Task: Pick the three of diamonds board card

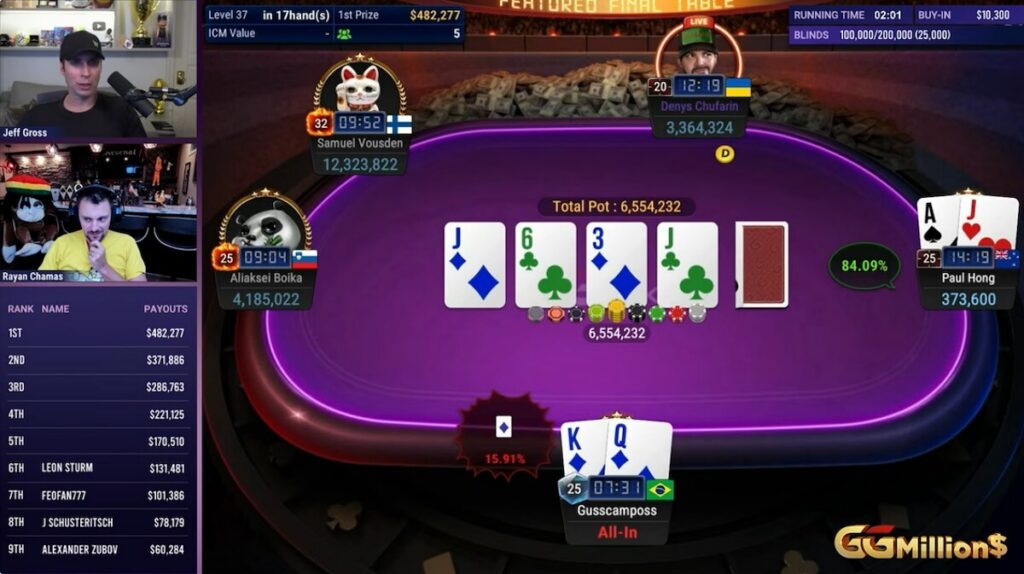Action: pyautogui.click(x=616, y=264)
